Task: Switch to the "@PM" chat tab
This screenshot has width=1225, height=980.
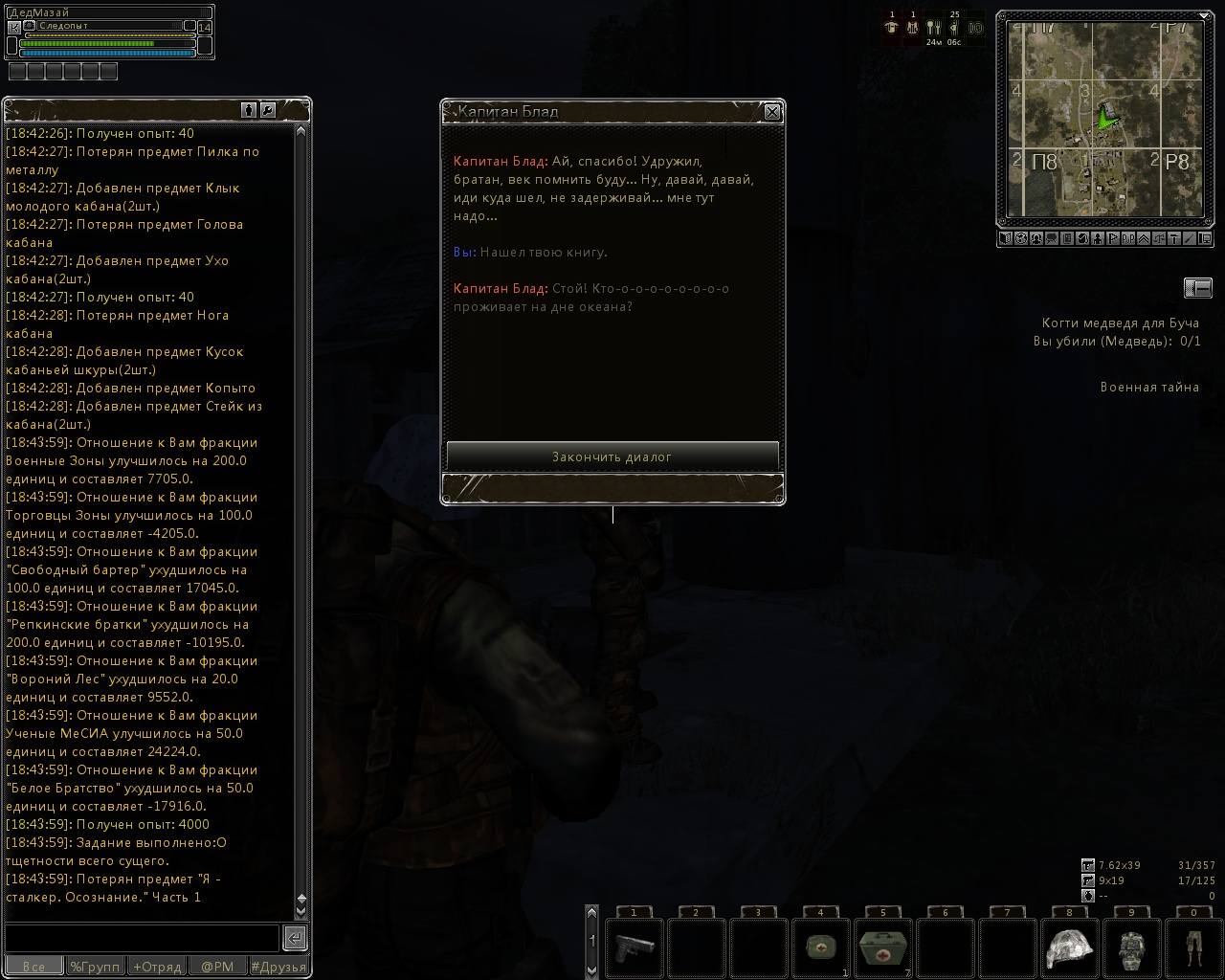Action: (x=217, y=967)
